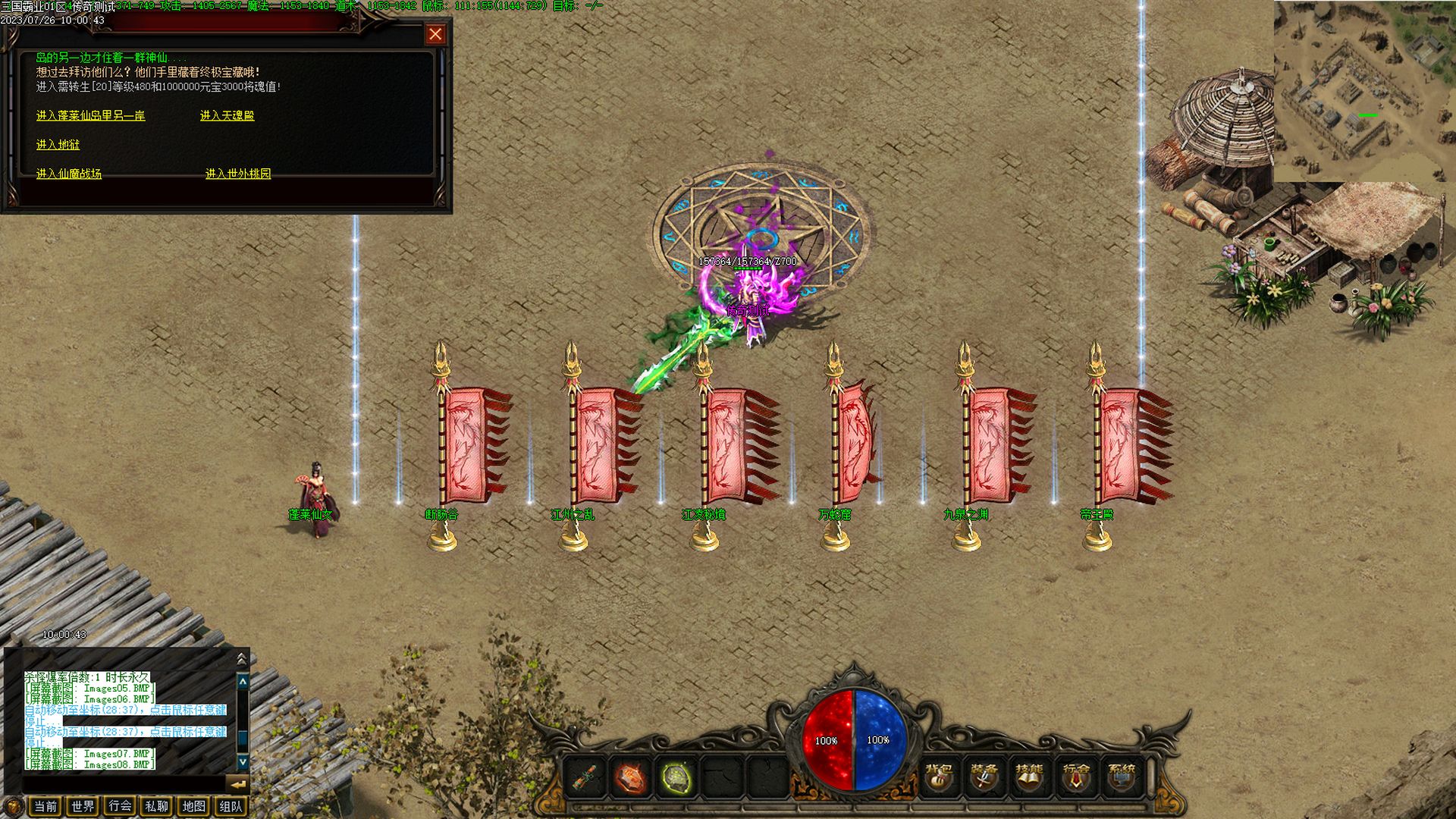Close the NPC dialogue window
The image size is (1456, 819).
(x=435, y=34)
